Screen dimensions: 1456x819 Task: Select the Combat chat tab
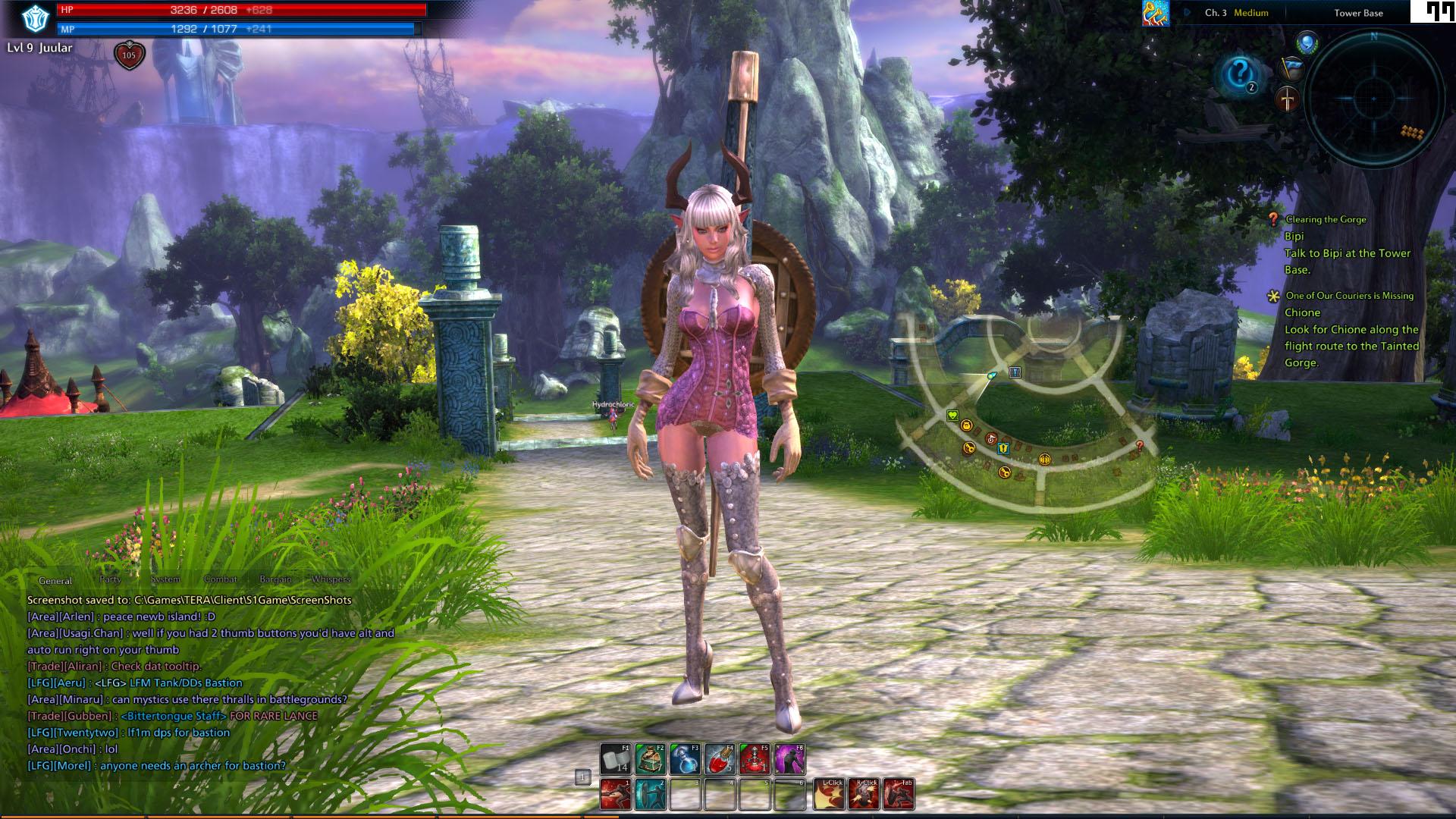220,579
